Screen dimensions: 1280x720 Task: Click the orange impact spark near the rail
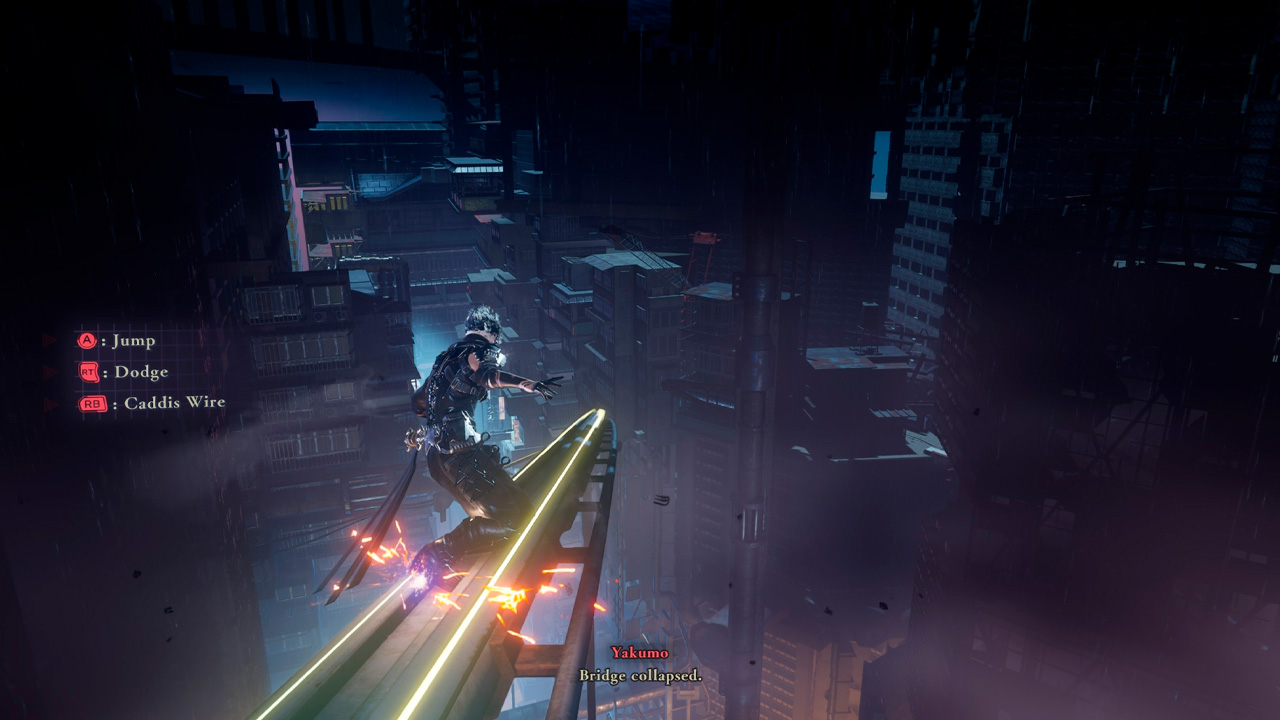tap(510, 600)
